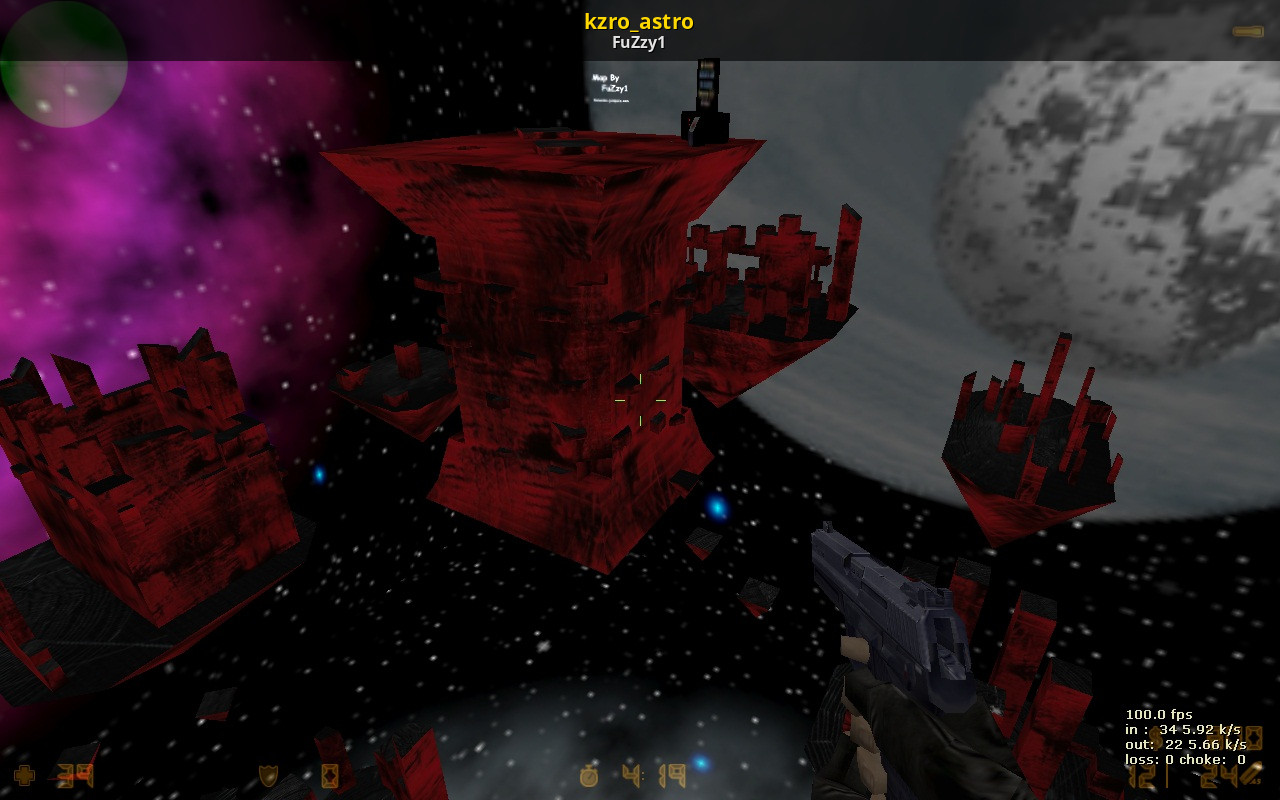The image size is (1280, 800).
Task: Expand the in: 34 5.92 k/s stat line
Action: coord(1183,730)
